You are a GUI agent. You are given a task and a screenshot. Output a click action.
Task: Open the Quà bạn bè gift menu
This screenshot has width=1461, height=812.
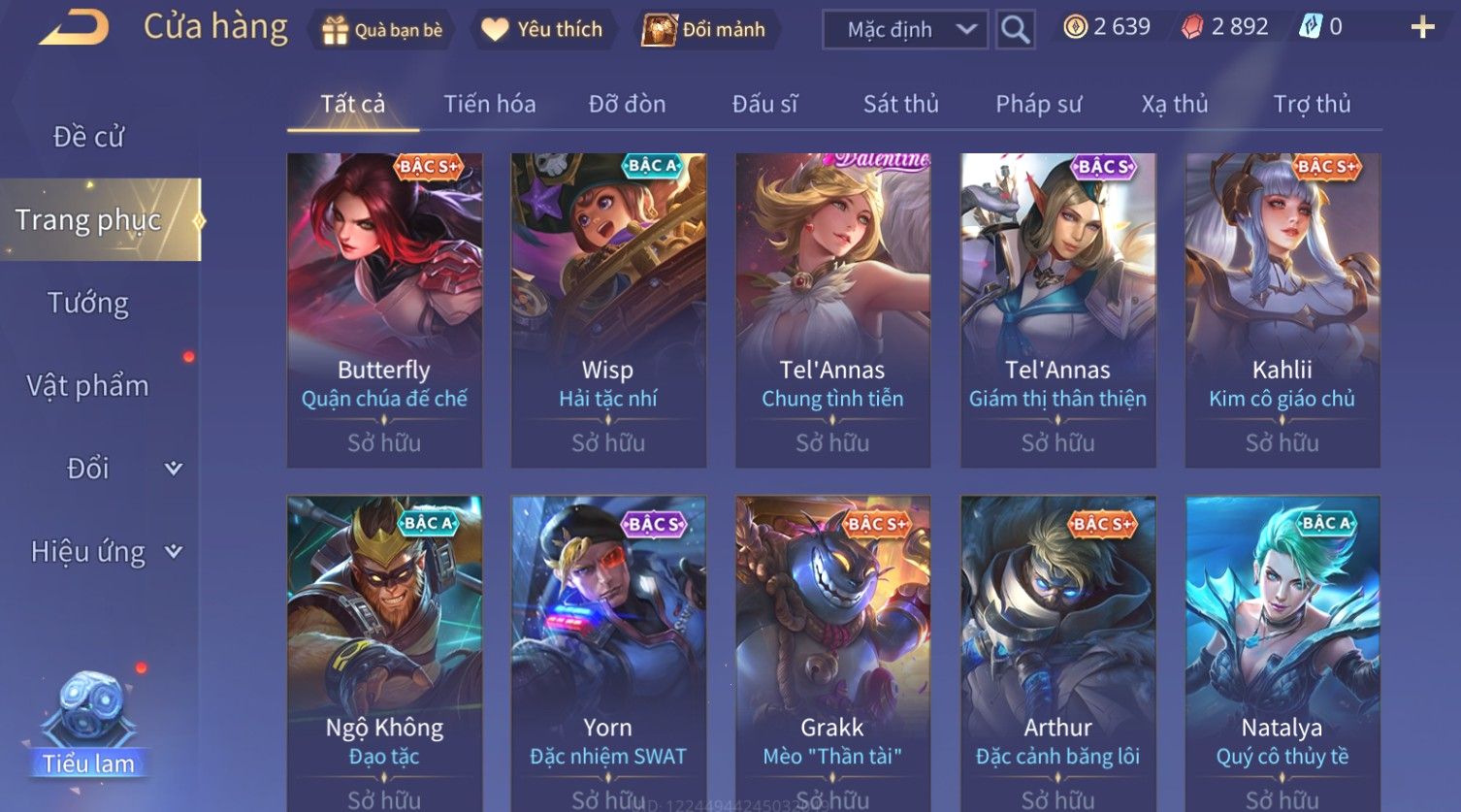(x=382, y=30)
